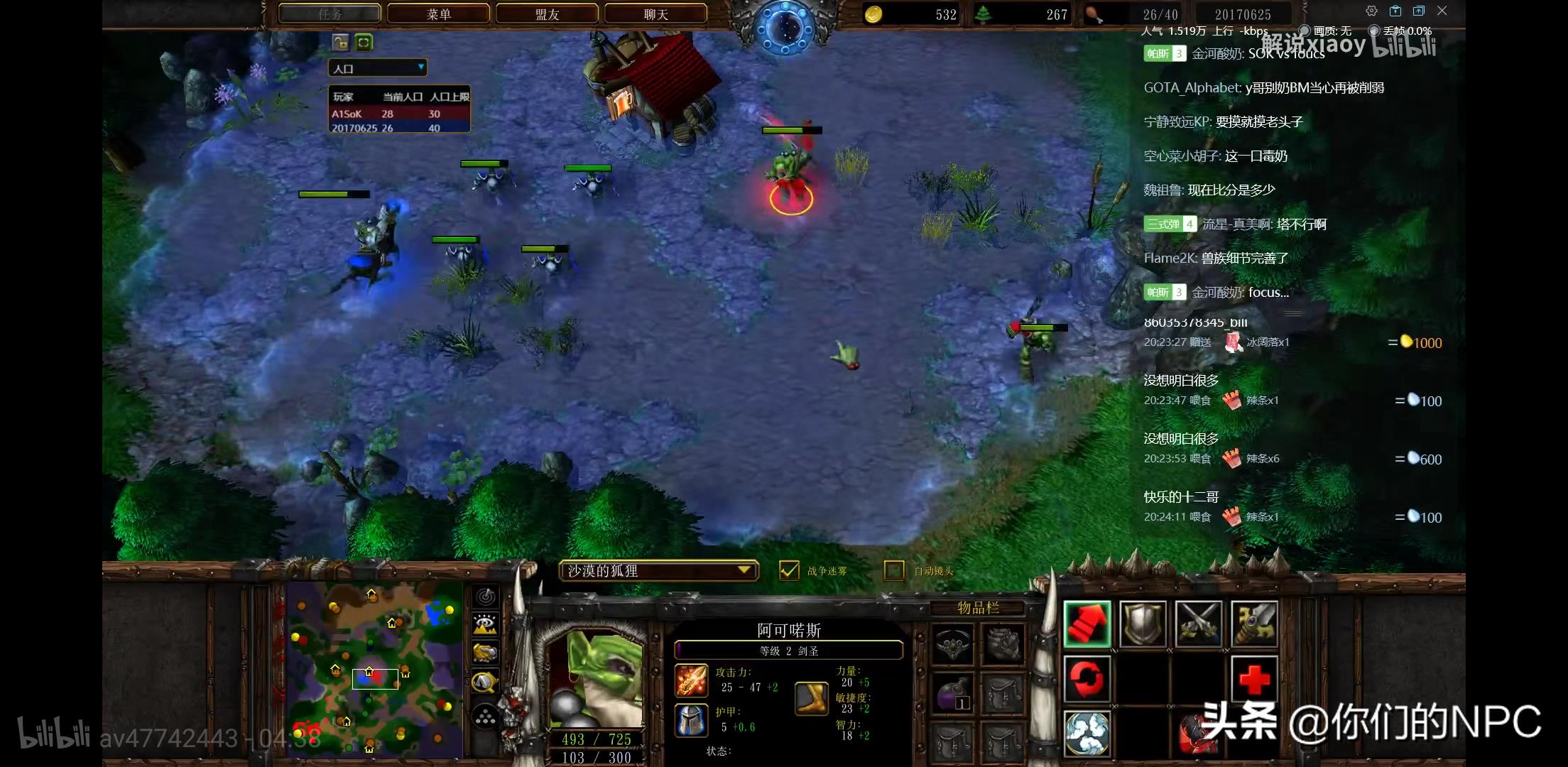Enable the 自动镜头 auto camera checkbox
The image size is (1568, 767).
pyautogui.click(x=894, y=570)
